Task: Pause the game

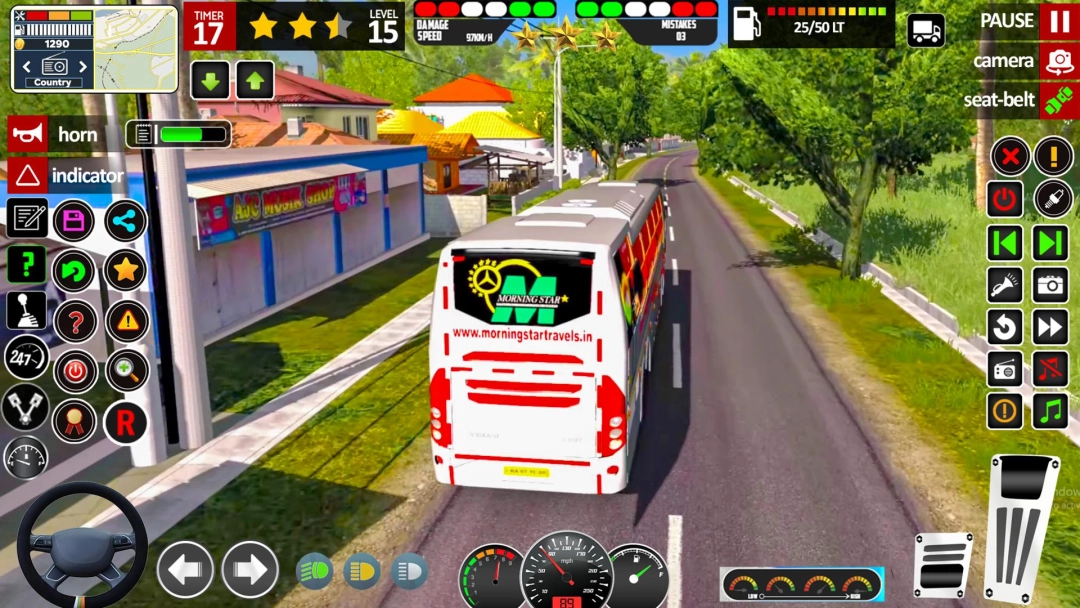Action: pos(1058,21)
